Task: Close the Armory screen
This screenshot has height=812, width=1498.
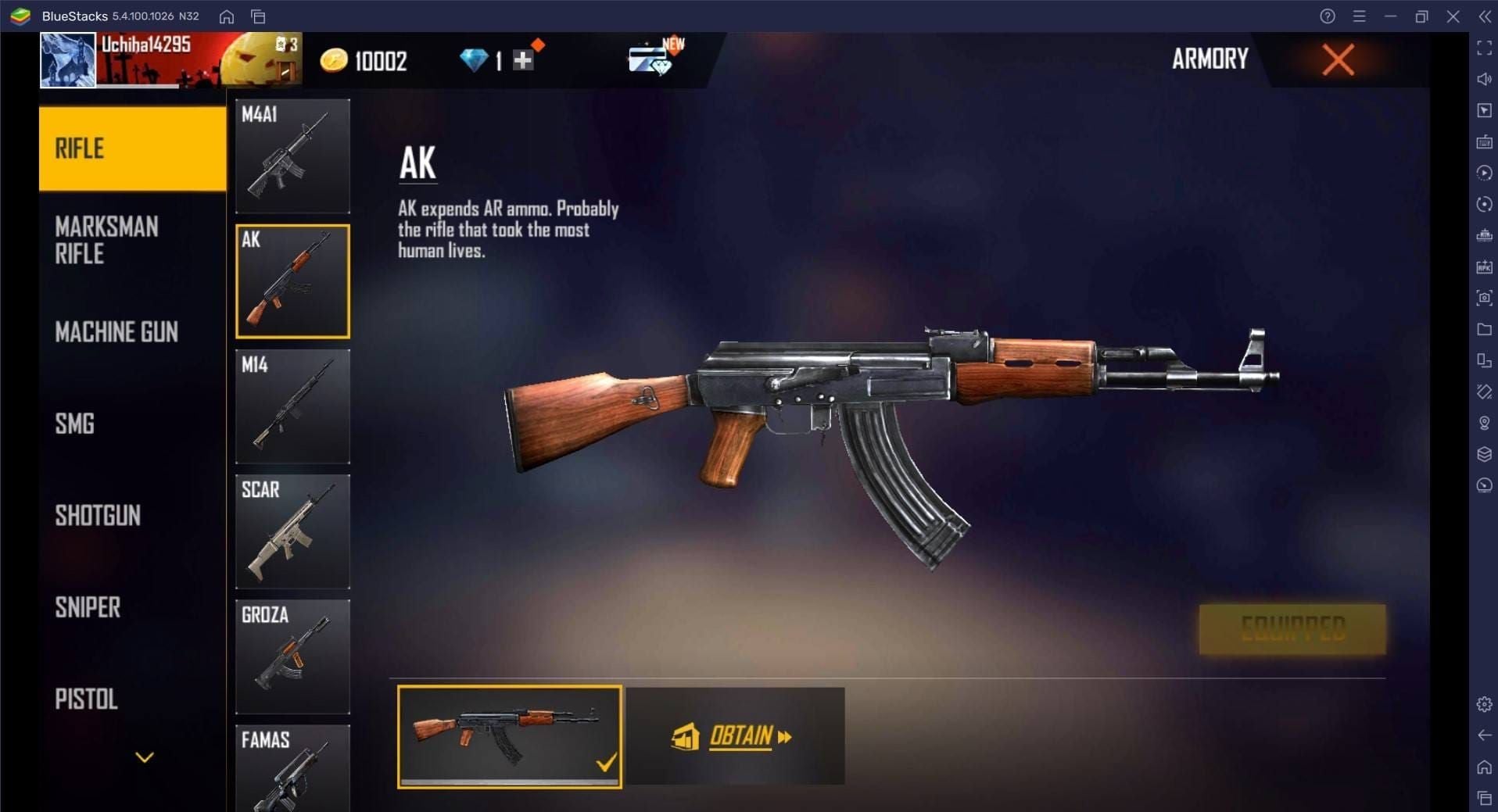Action: tap(1338, 59)
